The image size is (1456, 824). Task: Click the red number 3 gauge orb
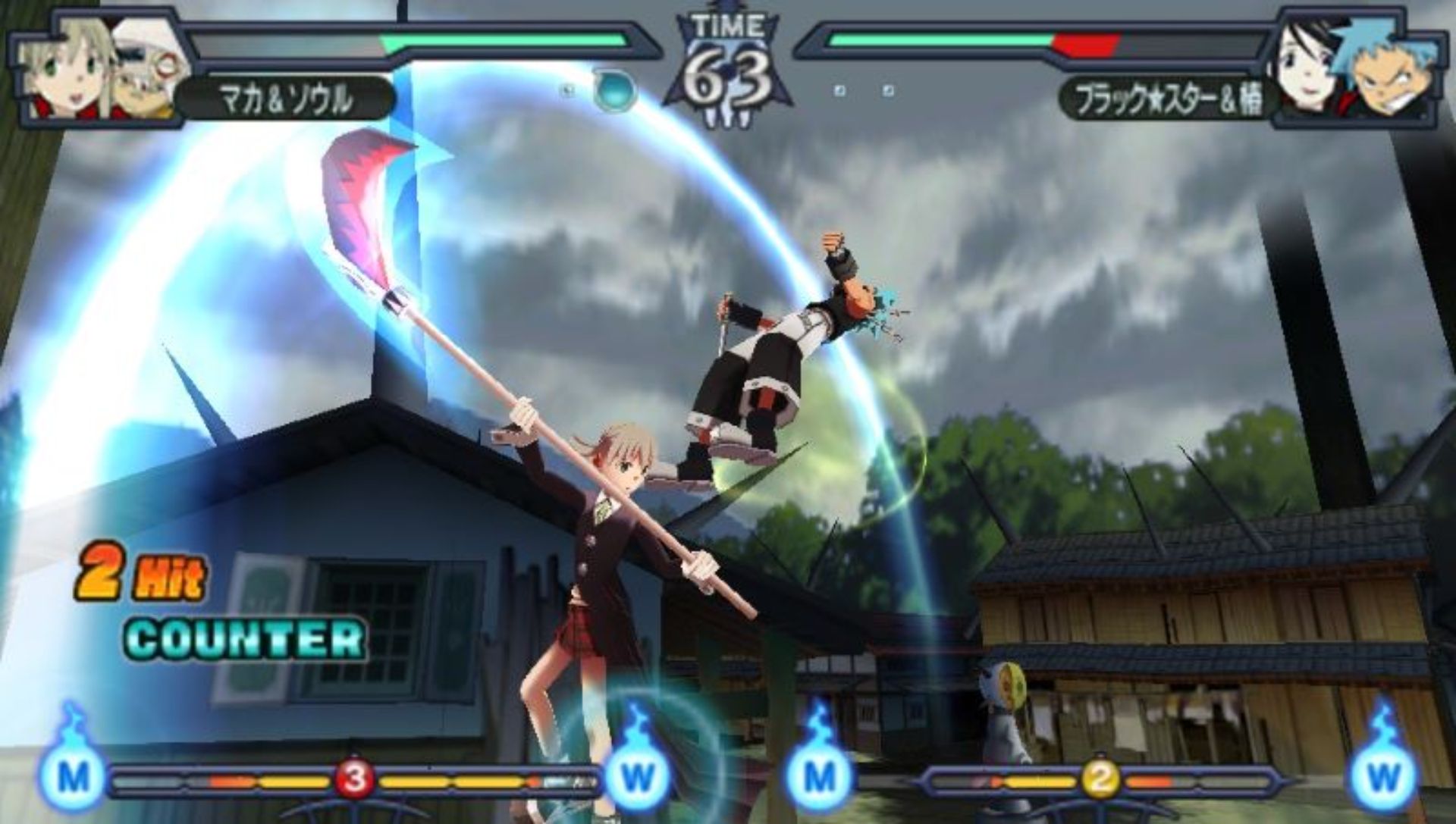(x=354, y=779)
